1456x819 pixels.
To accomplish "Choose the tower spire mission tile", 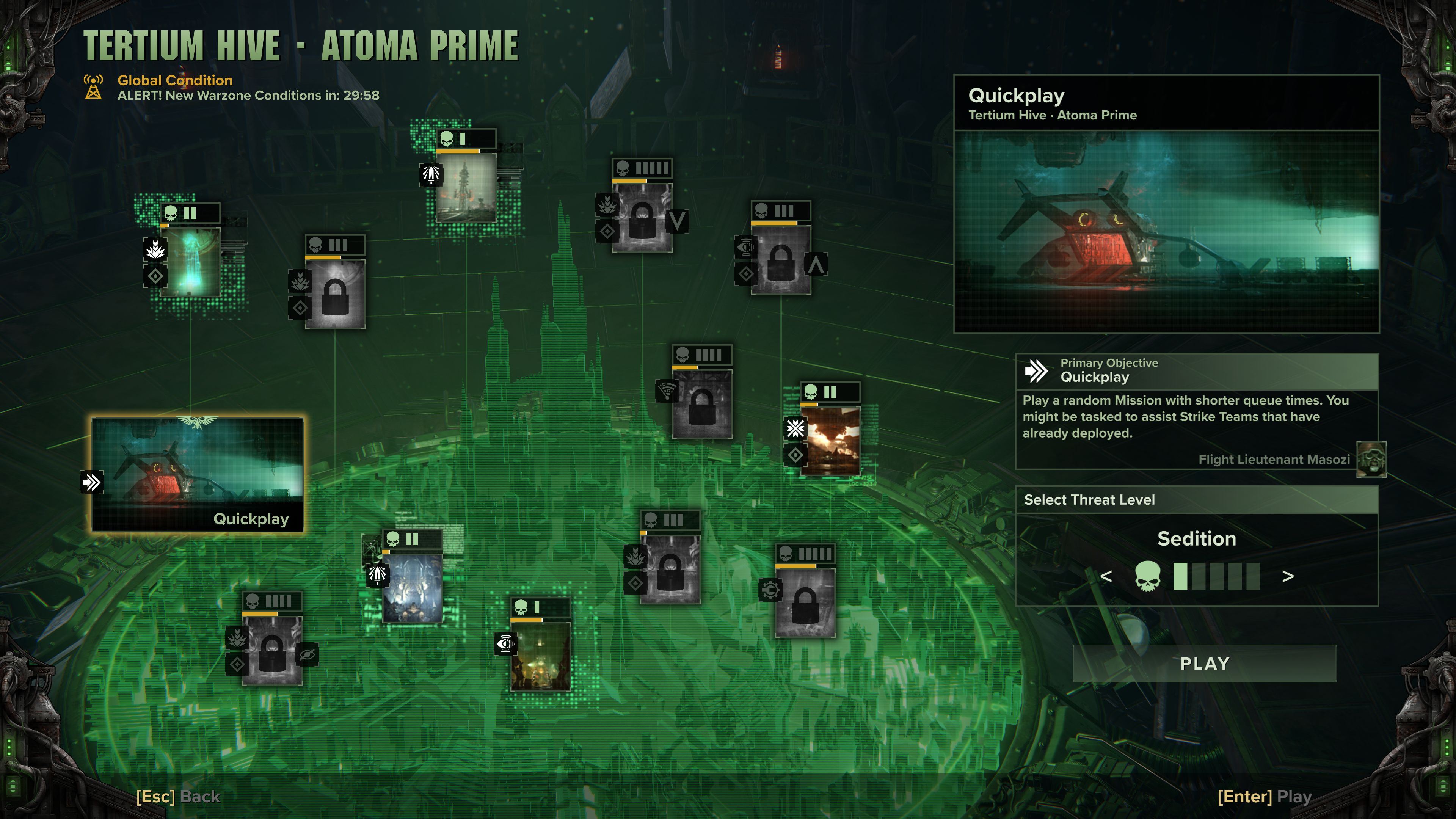I will [466, 187].
